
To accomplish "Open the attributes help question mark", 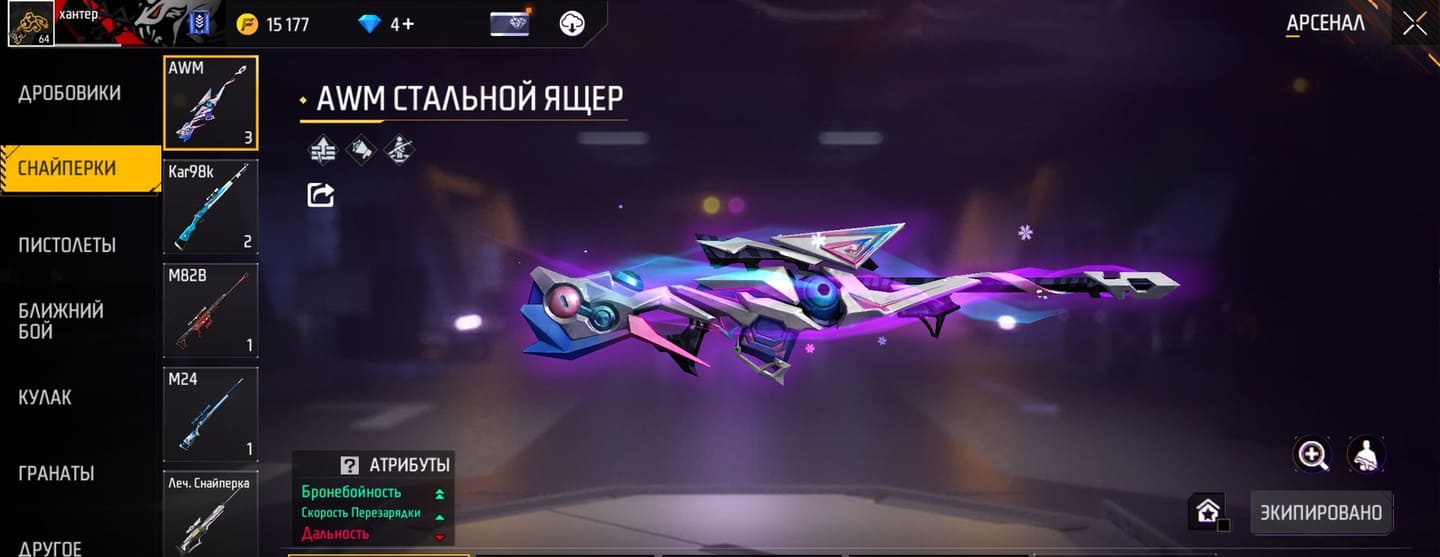I will pyautogui.click(x=349, y=465).
